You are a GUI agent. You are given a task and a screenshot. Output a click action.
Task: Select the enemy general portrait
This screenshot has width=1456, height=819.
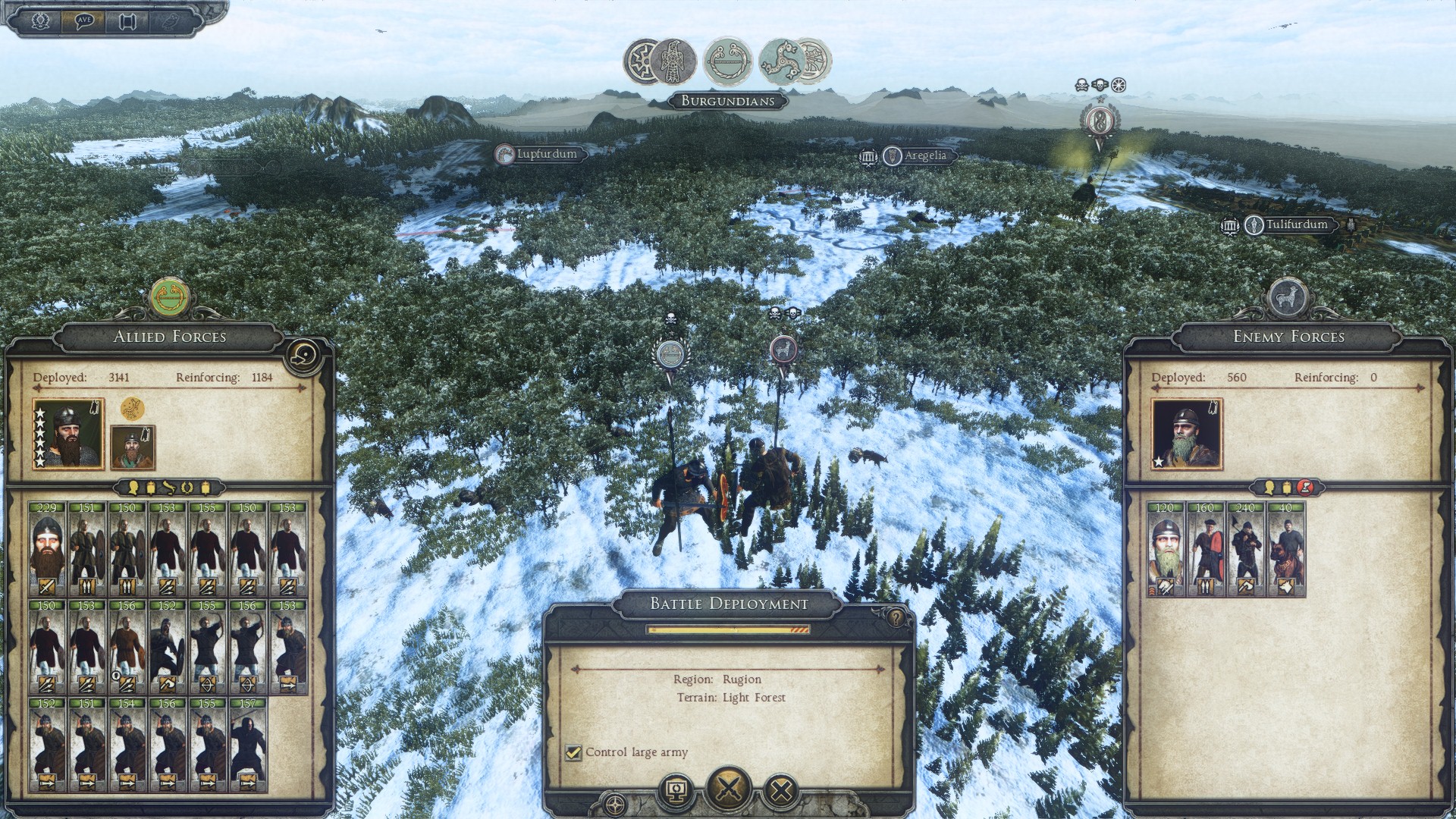pyautogui.click(x=1187, y=435)
